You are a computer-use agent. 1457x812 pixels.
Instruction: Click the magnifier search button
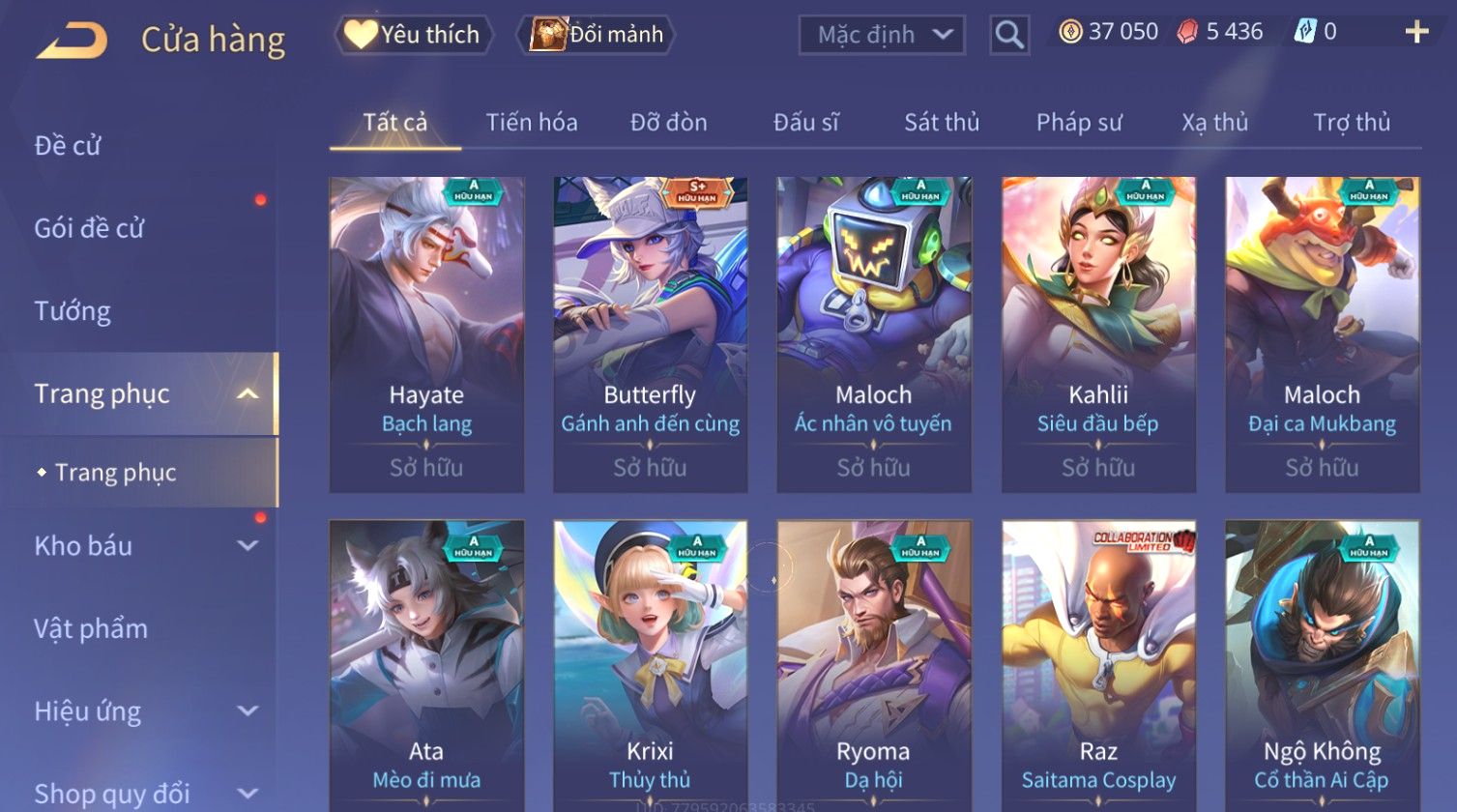pyautogui.click(x=1008, y=36)
